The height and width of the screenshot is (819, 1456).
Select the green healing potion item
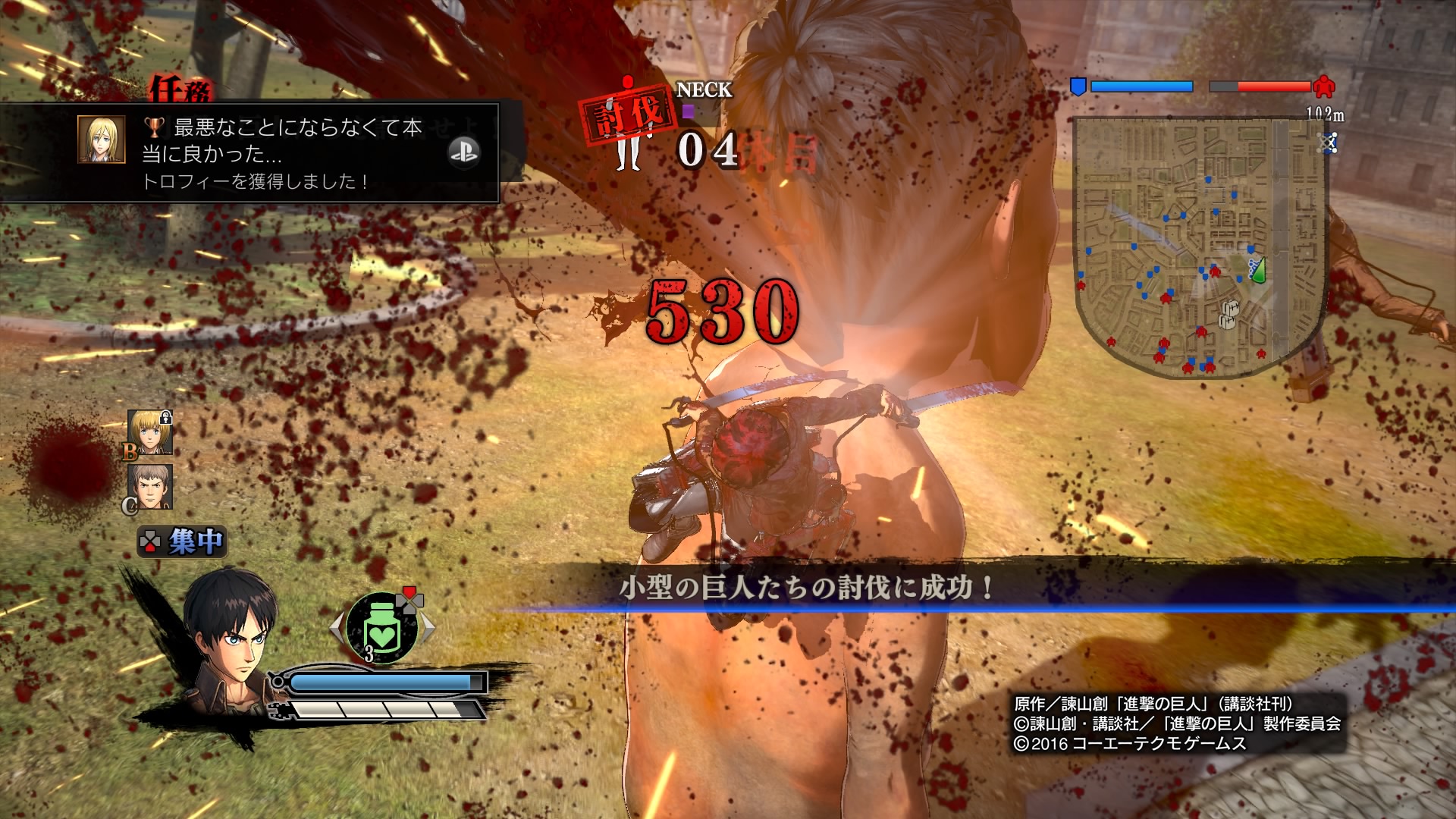tap(381, 629)
